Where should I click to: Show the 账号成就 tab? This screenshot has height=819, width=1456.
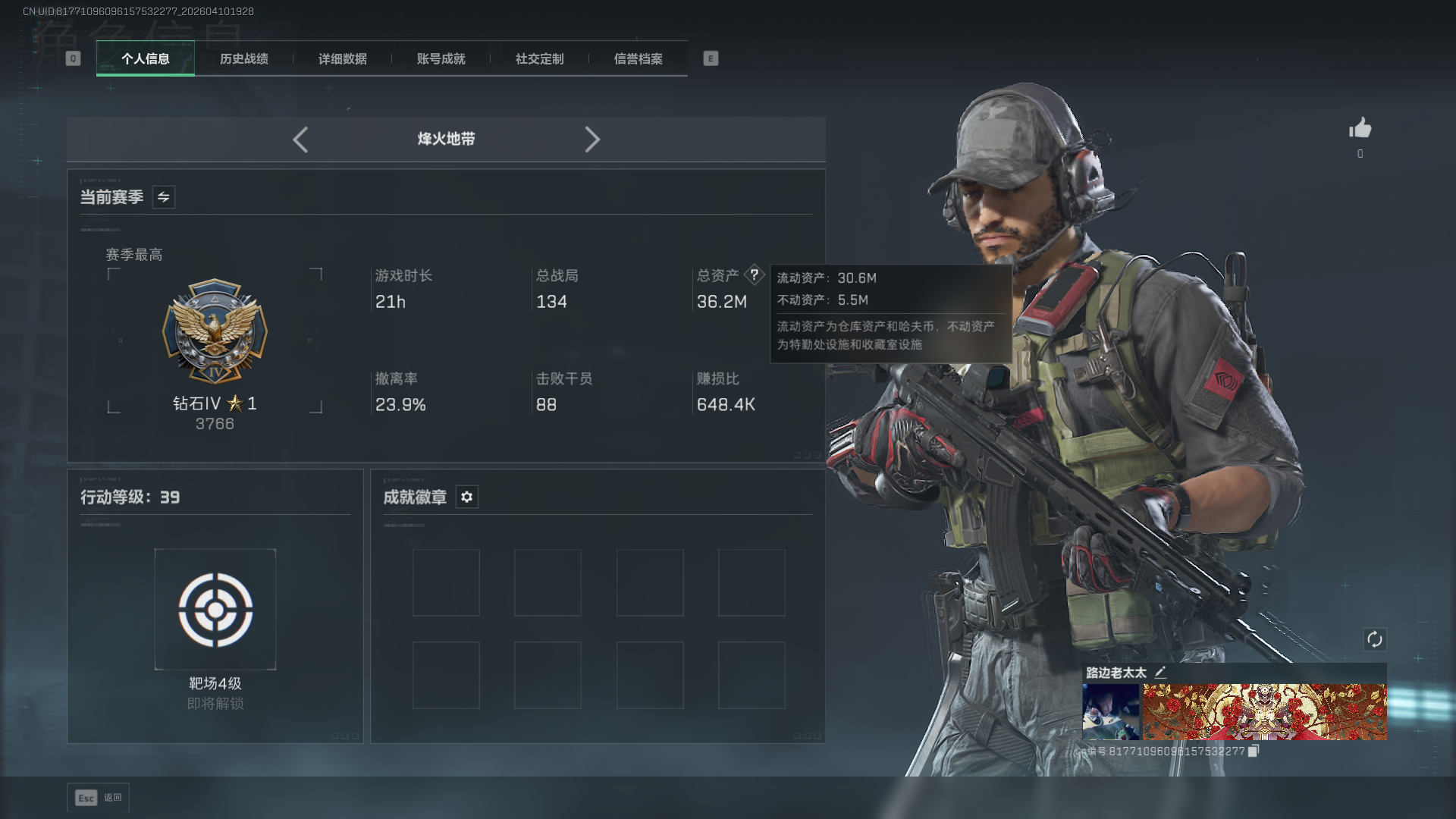(441, 58)
